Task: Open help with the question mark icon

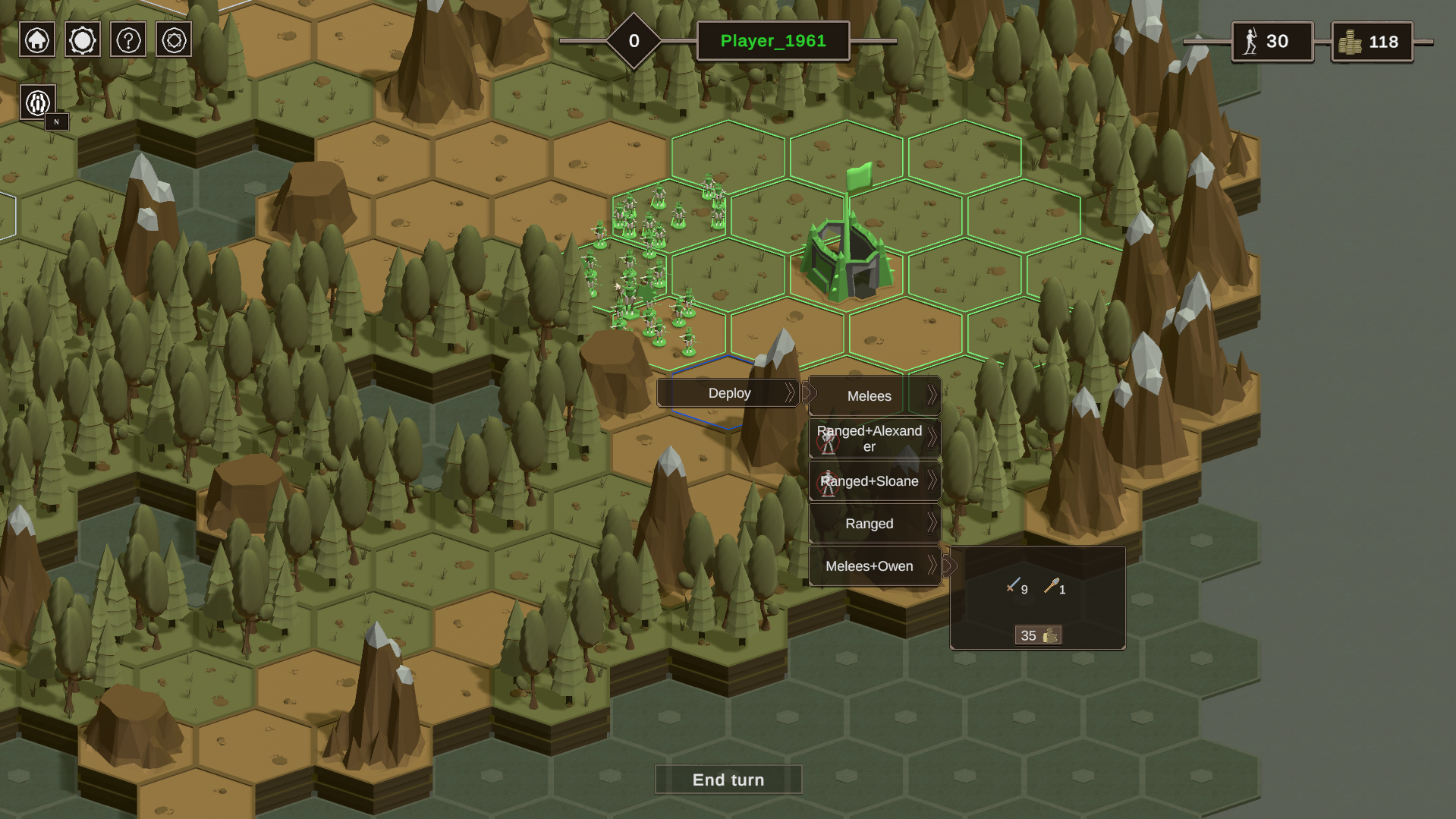Action: point(128,40)
